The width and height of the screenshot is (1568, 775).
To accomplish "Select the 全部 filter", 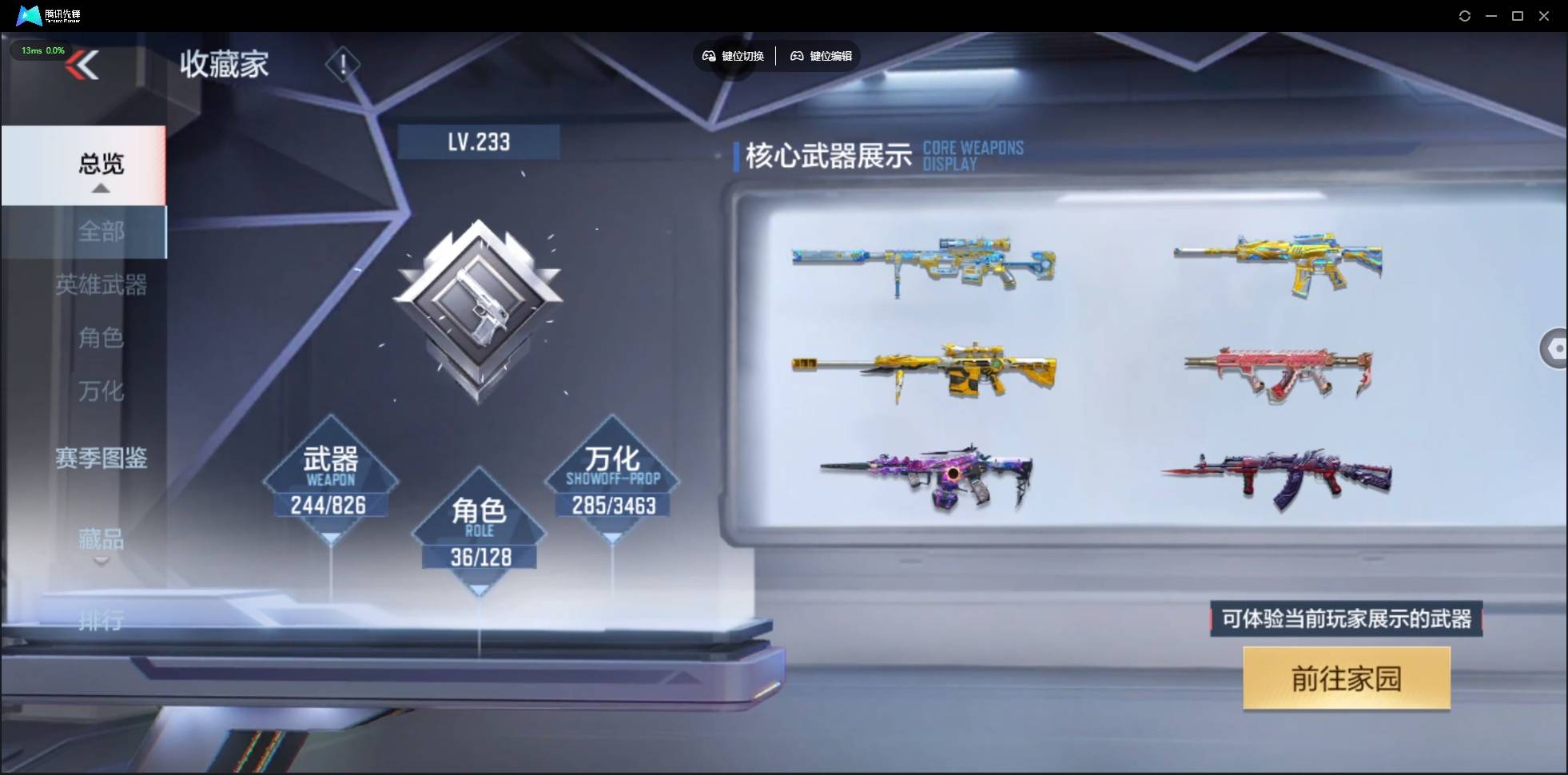I will (x=101, y=232).
